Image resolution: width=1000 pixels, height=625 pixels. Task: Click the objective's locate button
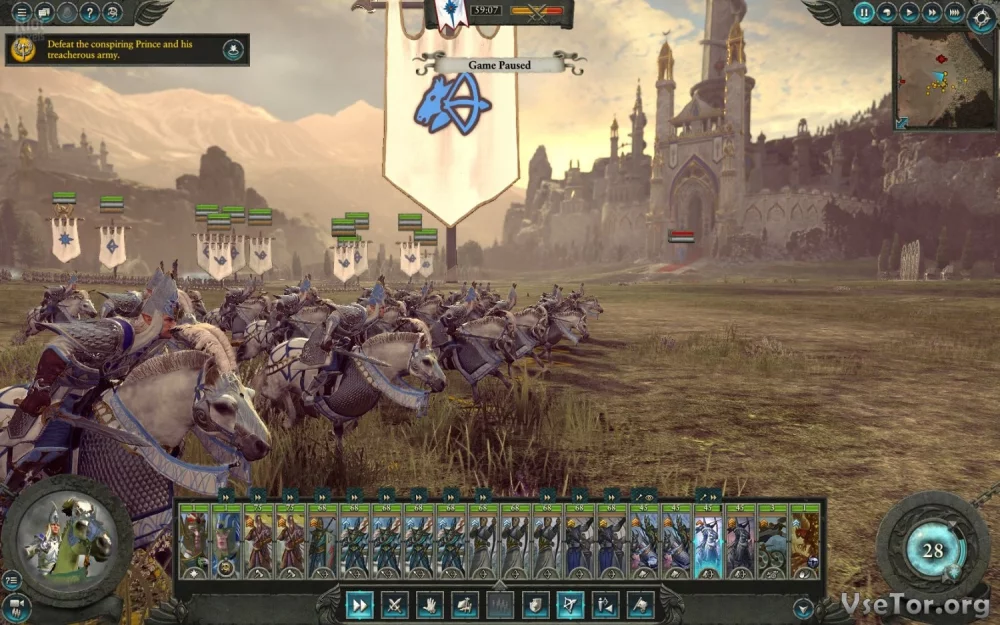[233, 50]
